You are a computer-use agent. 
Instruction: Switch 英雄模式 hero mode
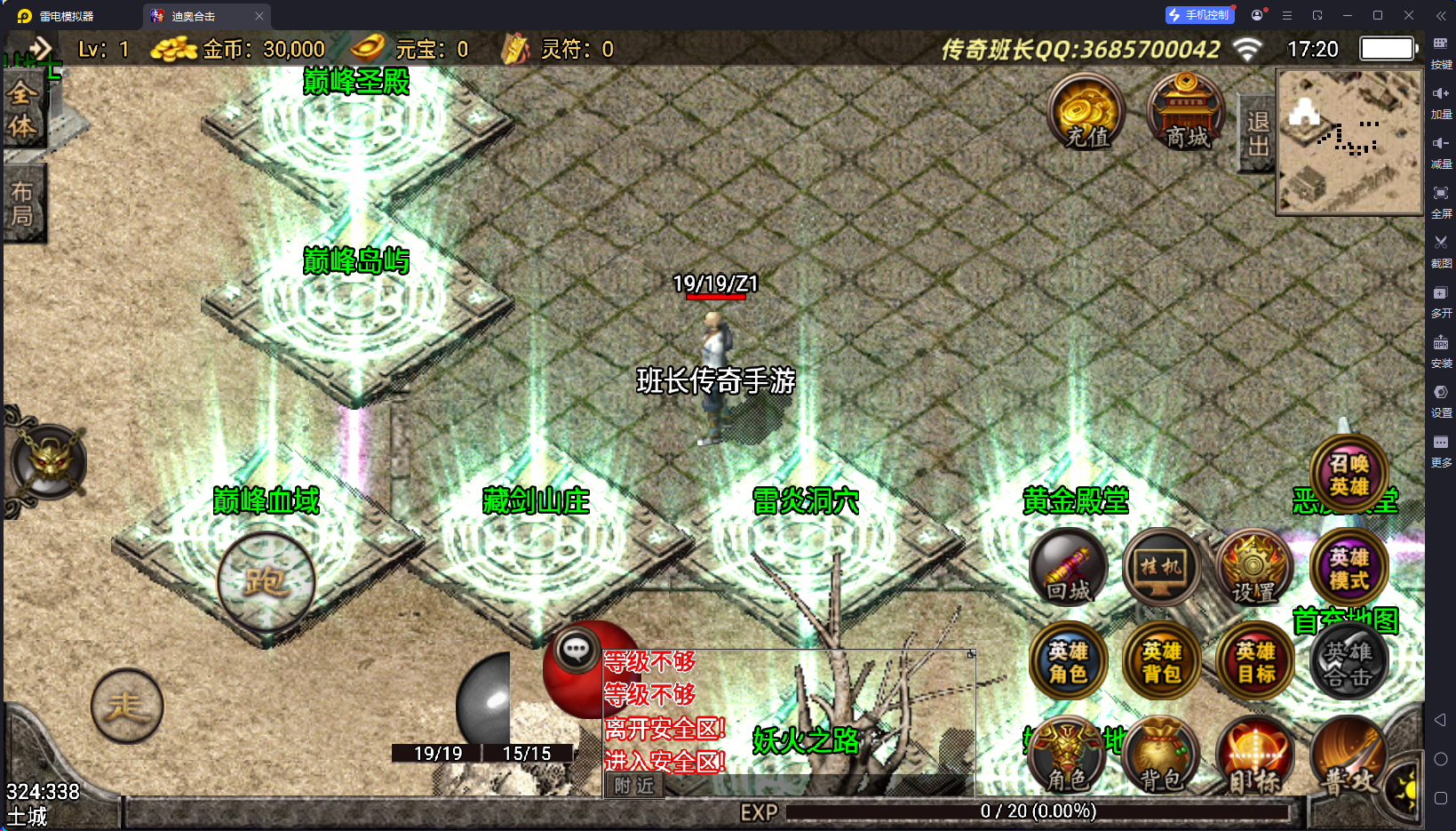click(1349, 569)
